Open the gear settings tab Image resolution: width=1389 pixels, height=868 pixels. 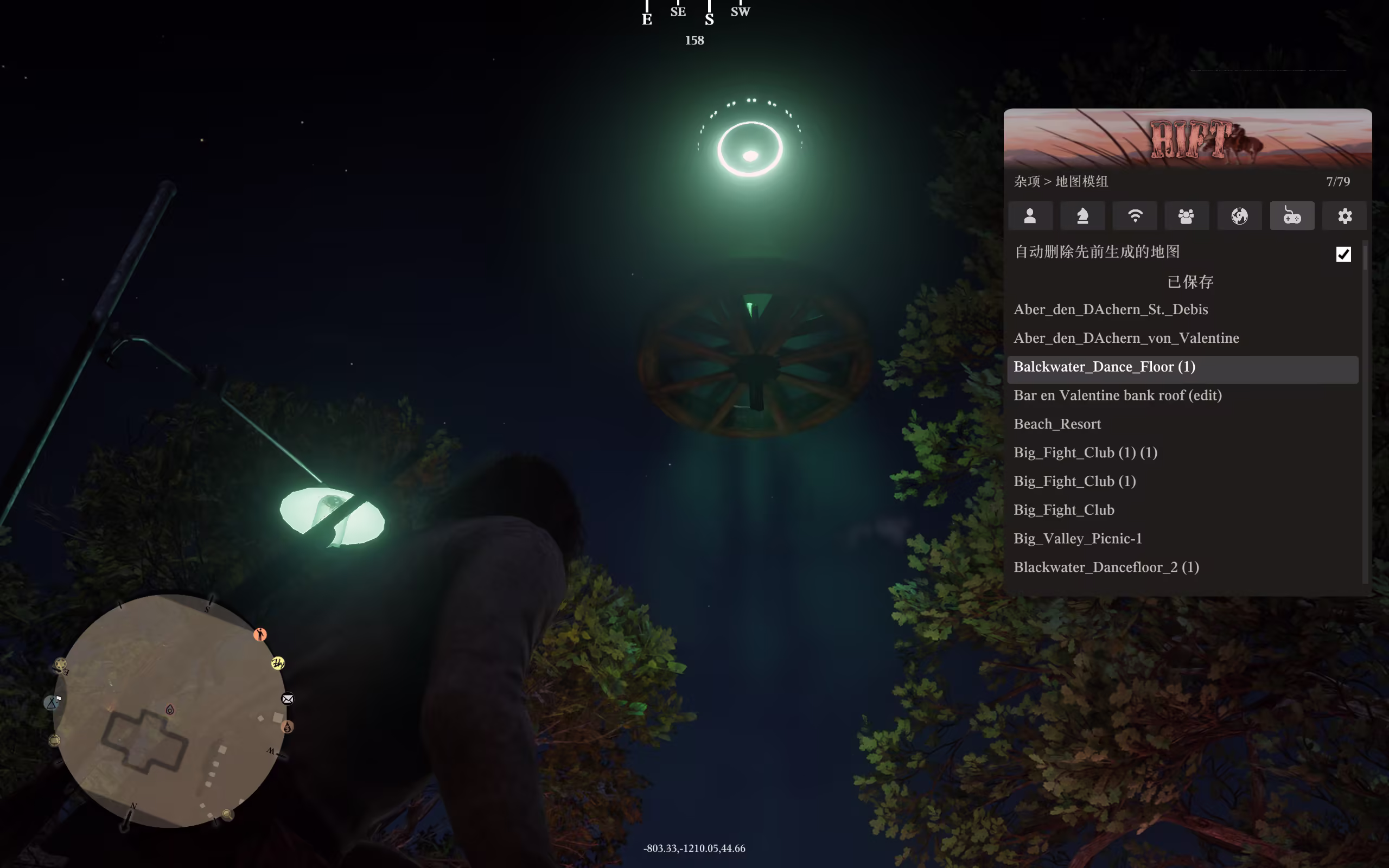click(x=1345, y=216)
